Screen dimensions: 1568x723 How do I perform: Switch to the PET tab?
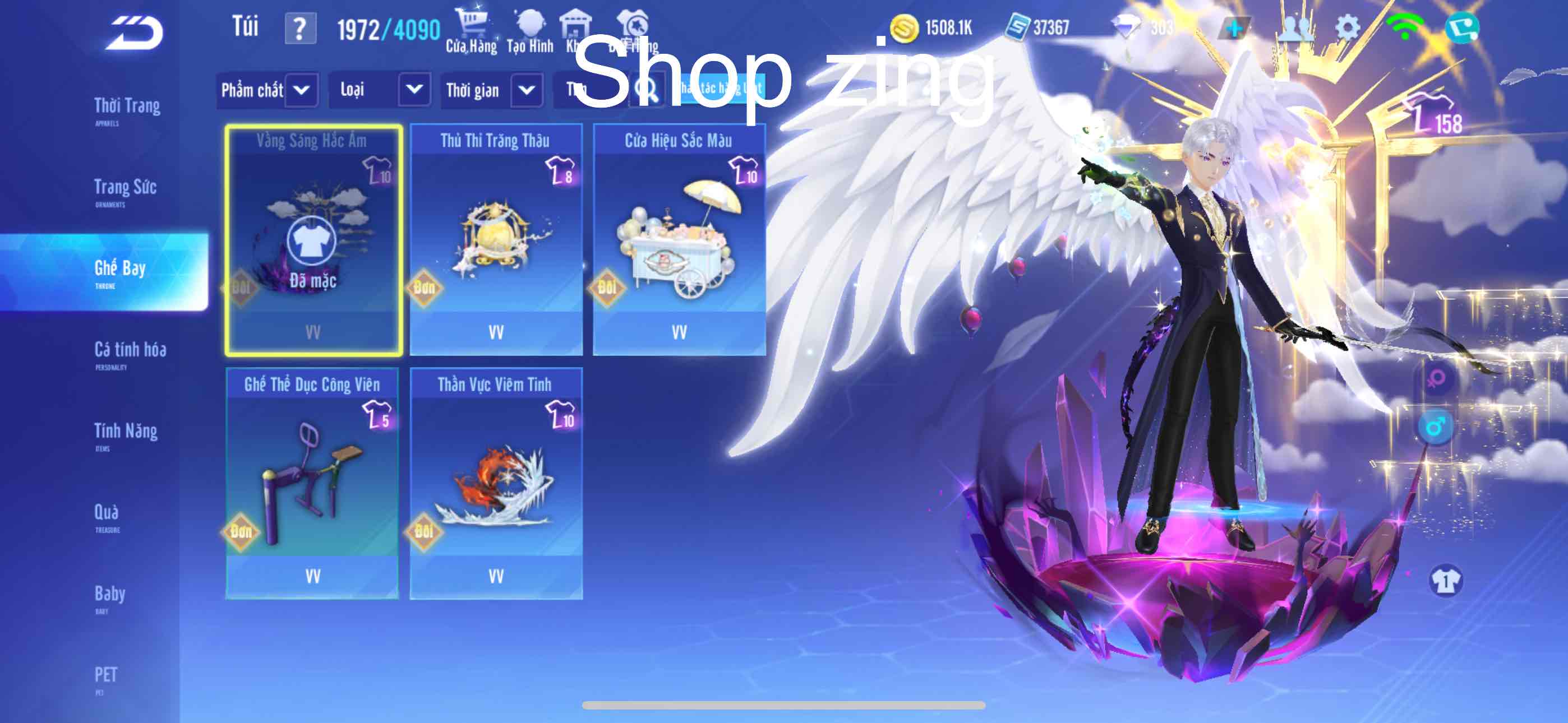click(105, 678)
